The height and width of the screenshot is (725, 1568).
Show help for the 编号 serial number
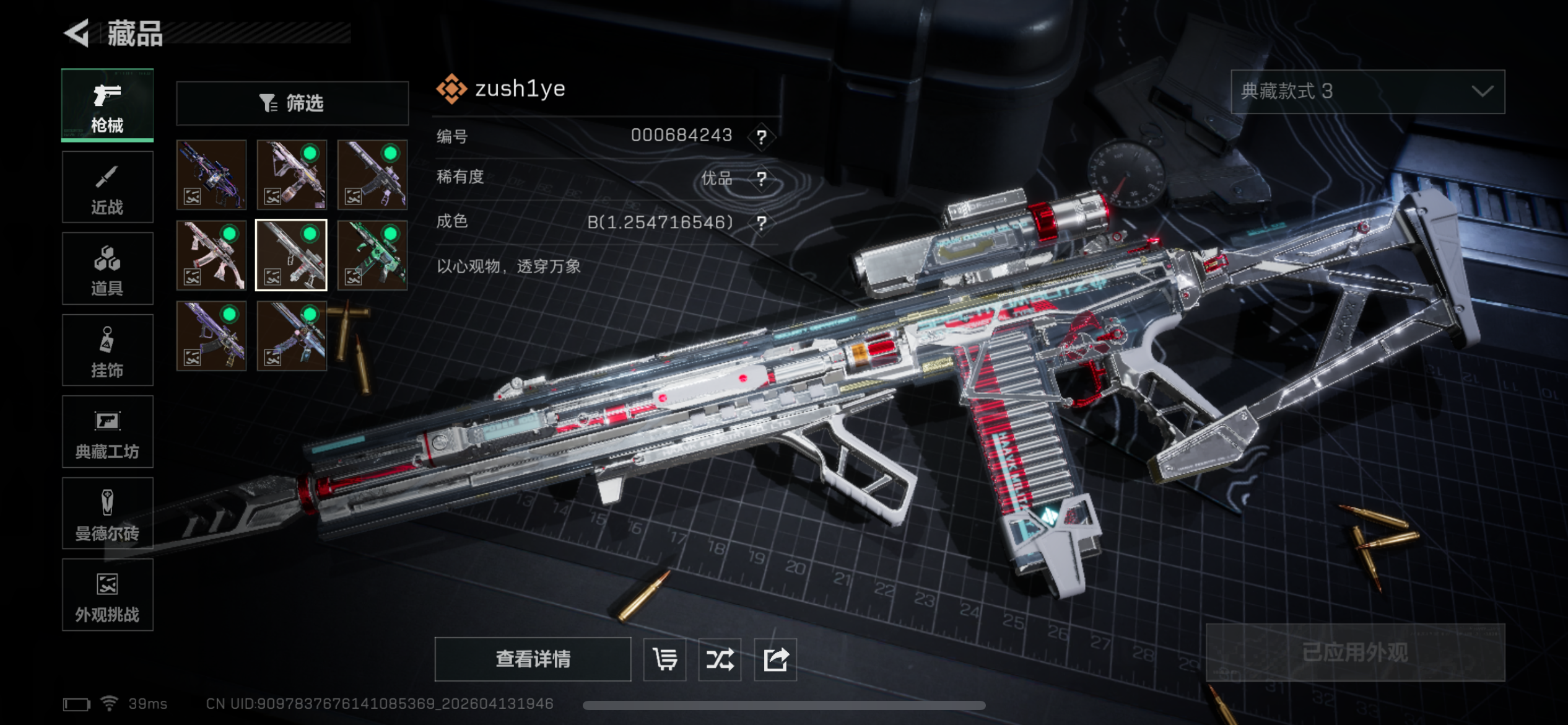tap(762, 136)
